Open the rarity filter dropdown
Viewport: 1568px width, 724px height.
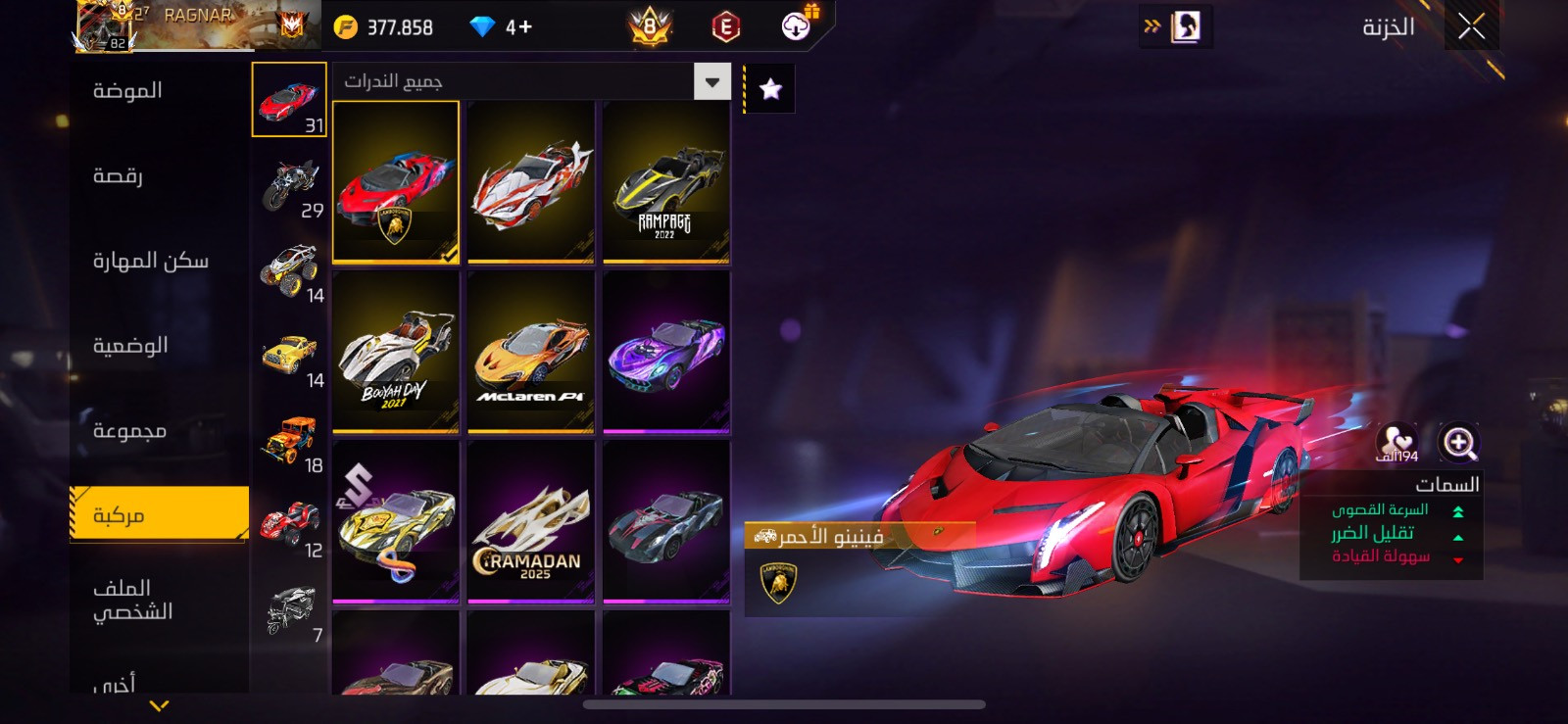coord(712,82)
